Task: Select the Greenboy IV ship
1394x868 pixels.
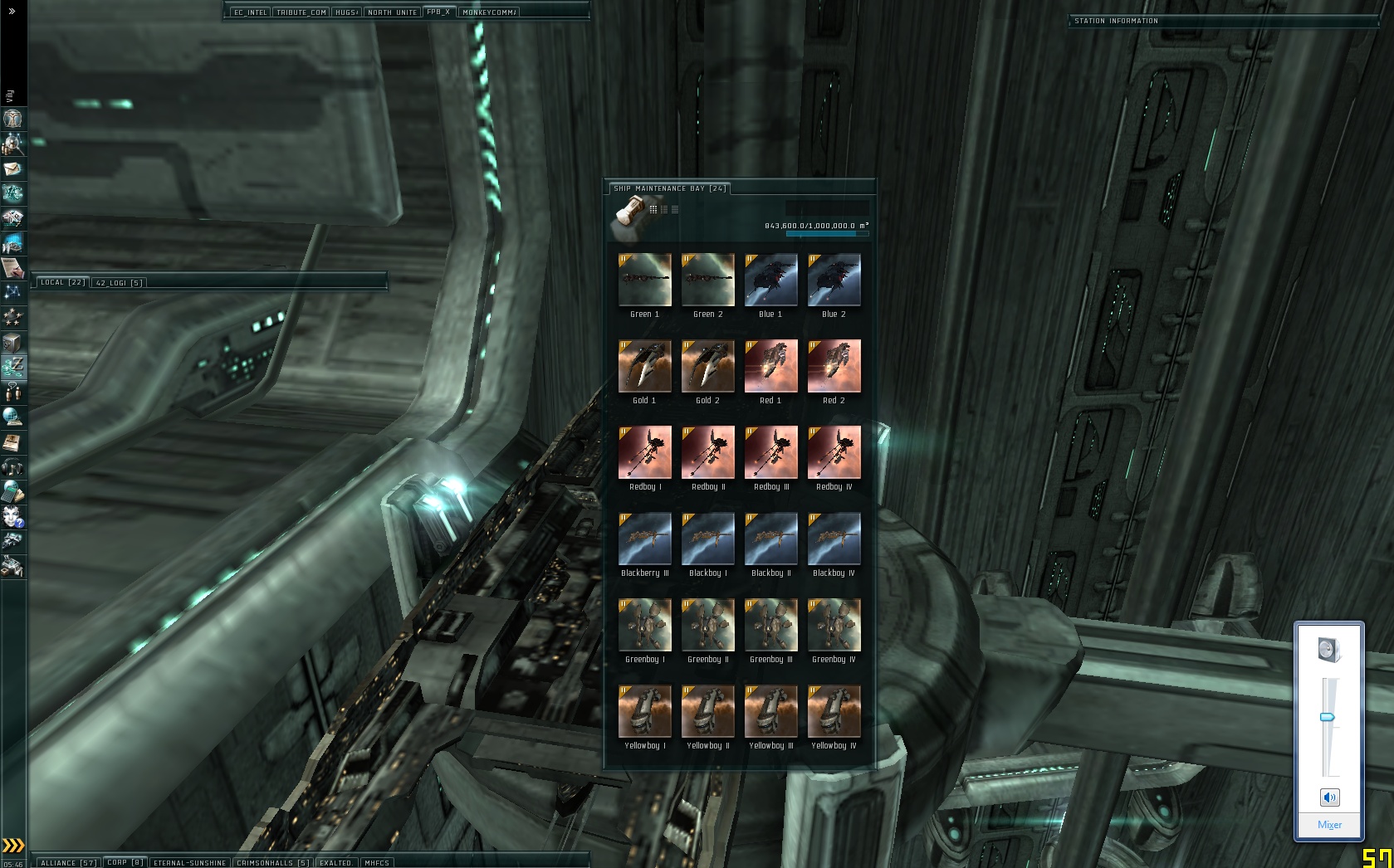Action: click(834, 626)
